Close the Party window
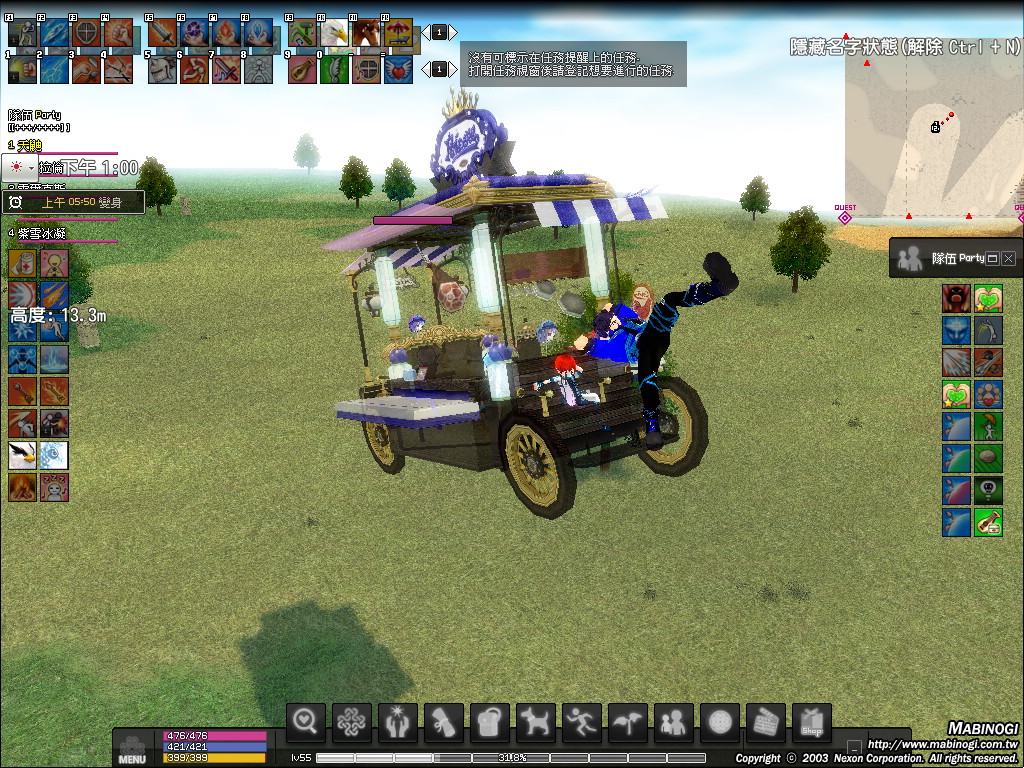1024x768 pixels. [1008, 258]
